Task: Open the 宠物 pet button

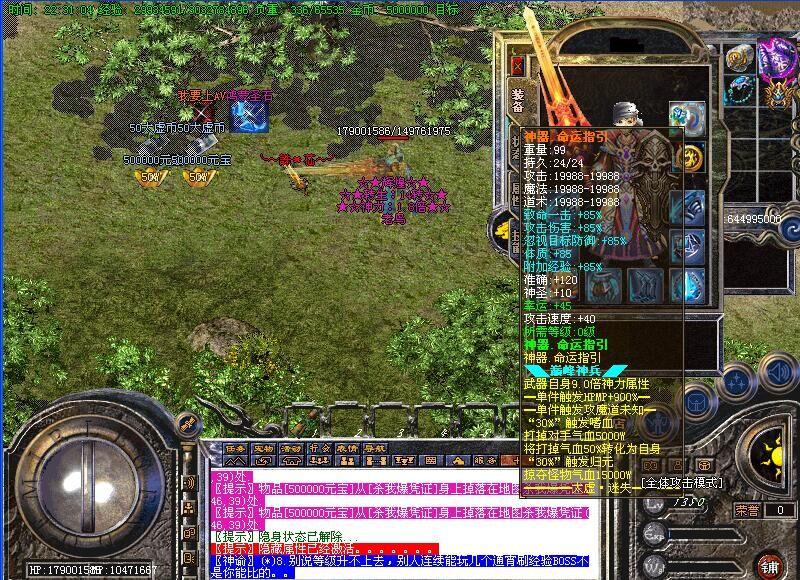Action: point(263,448)
